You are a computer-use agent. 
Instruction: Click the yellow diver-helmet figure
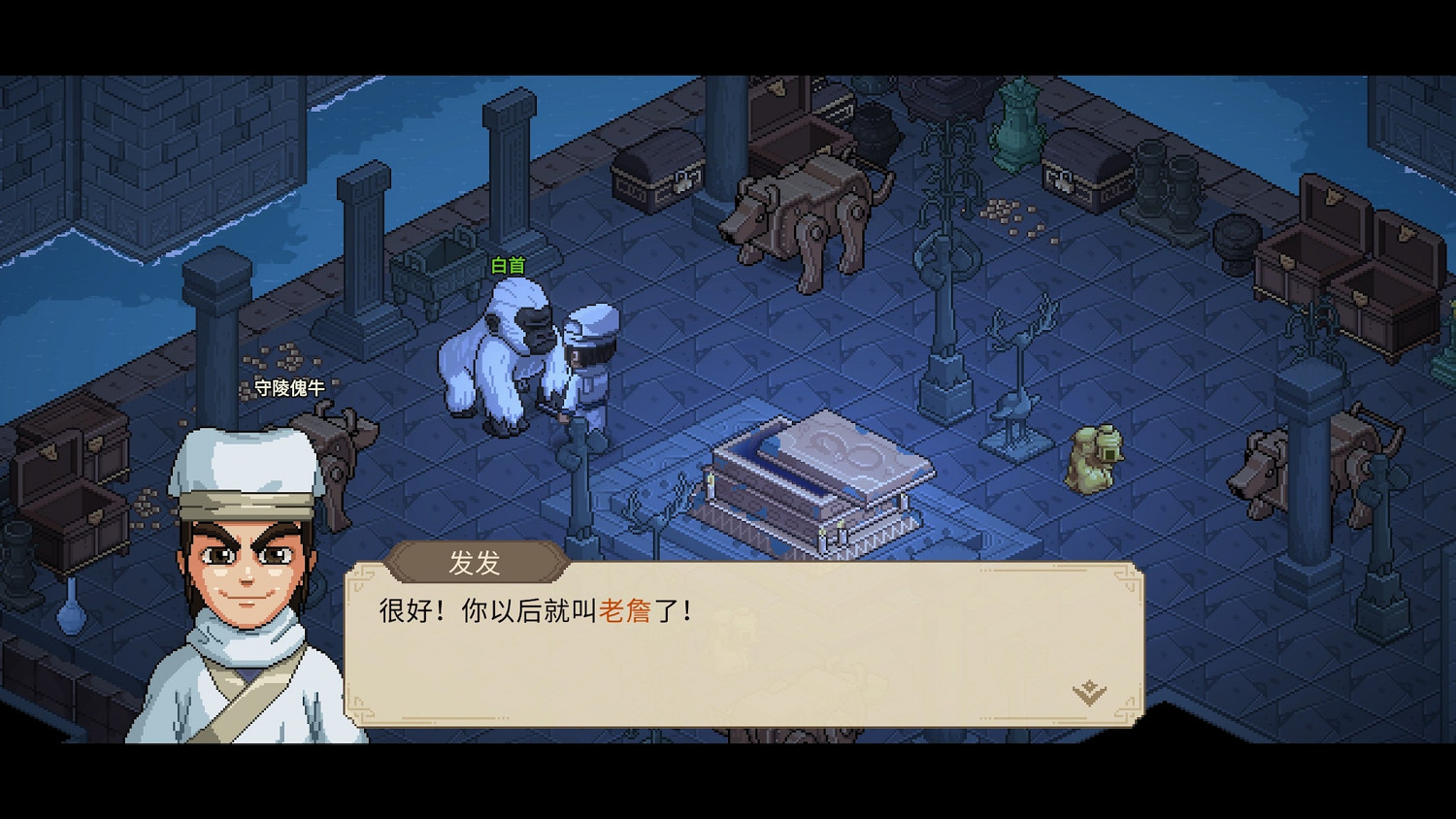click(x=1095, y=456)
